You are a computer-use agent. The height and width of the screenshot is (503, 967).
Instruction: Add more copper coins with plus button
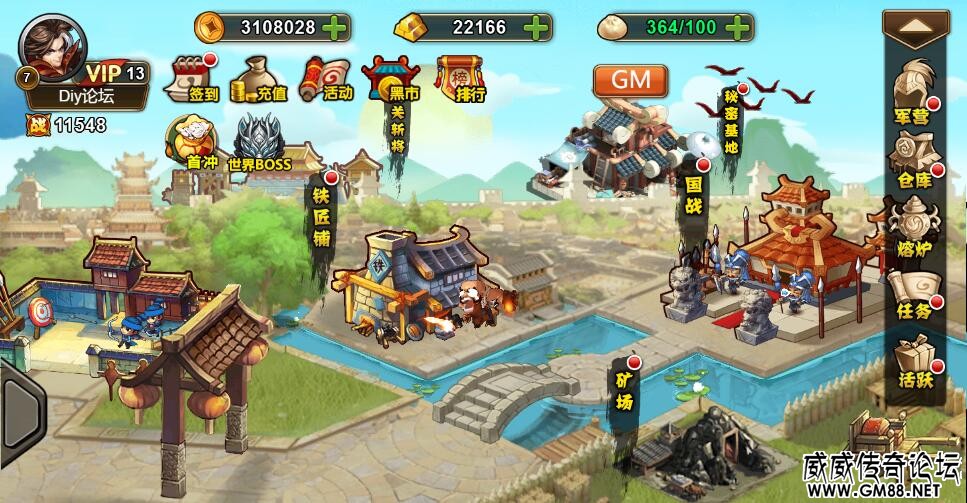coord(335,27)
